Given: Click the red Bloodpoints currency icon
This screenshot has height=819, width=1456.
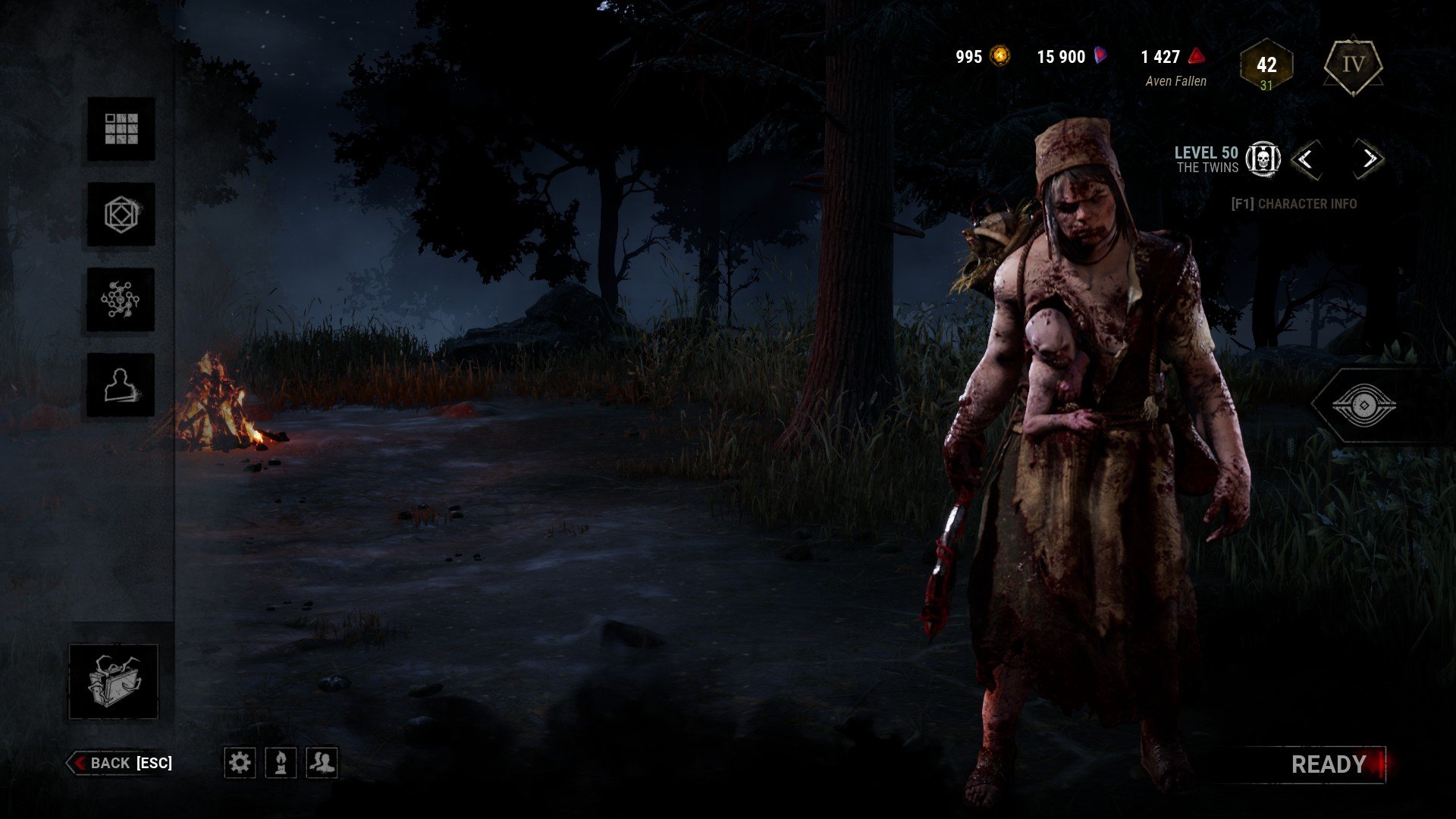Looking at the screenshot, I should pyautogui.click(x=1196, y=56).
